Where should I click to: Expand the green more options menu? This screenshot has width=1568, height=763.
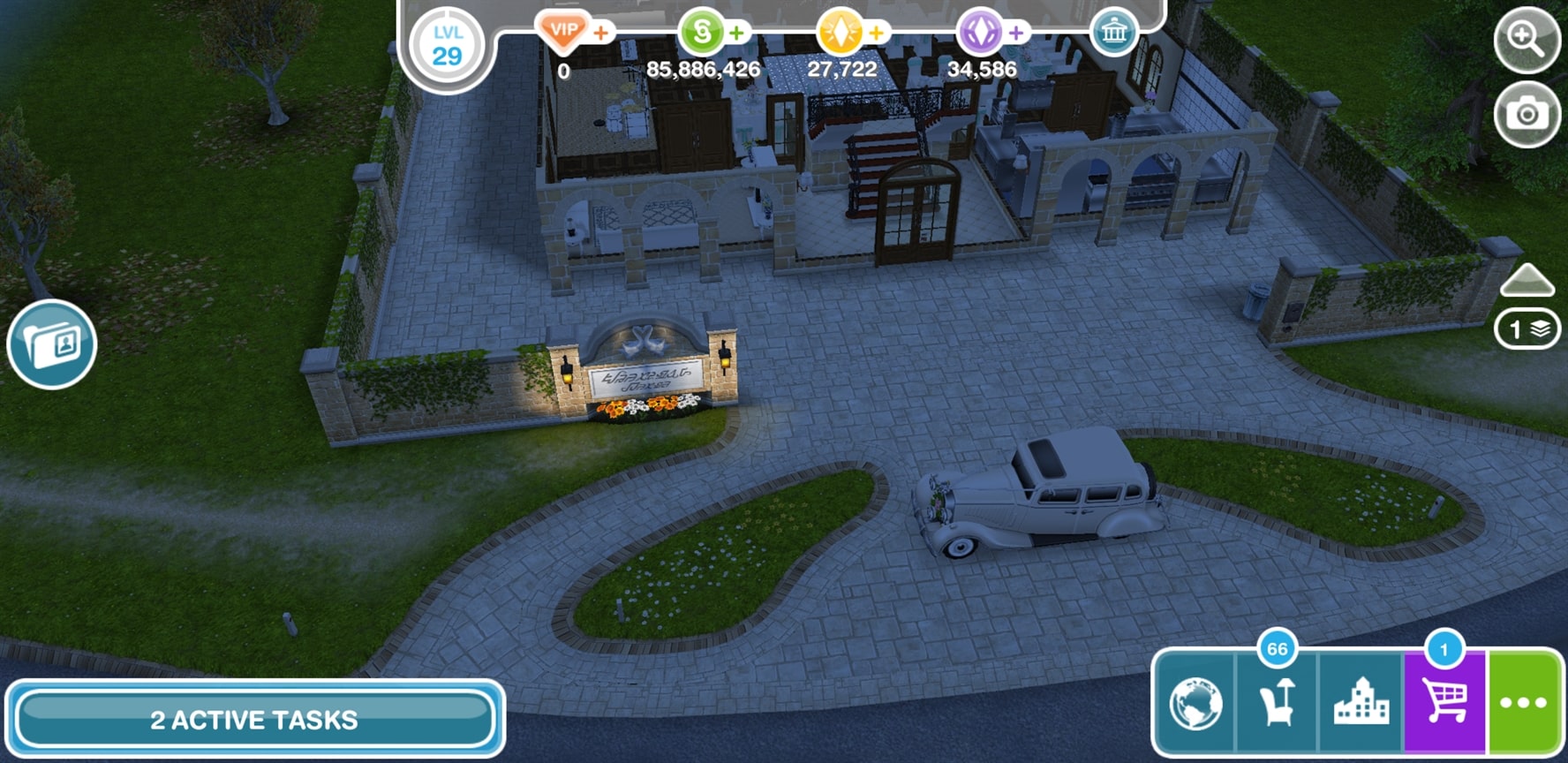tap(1525, 704)
